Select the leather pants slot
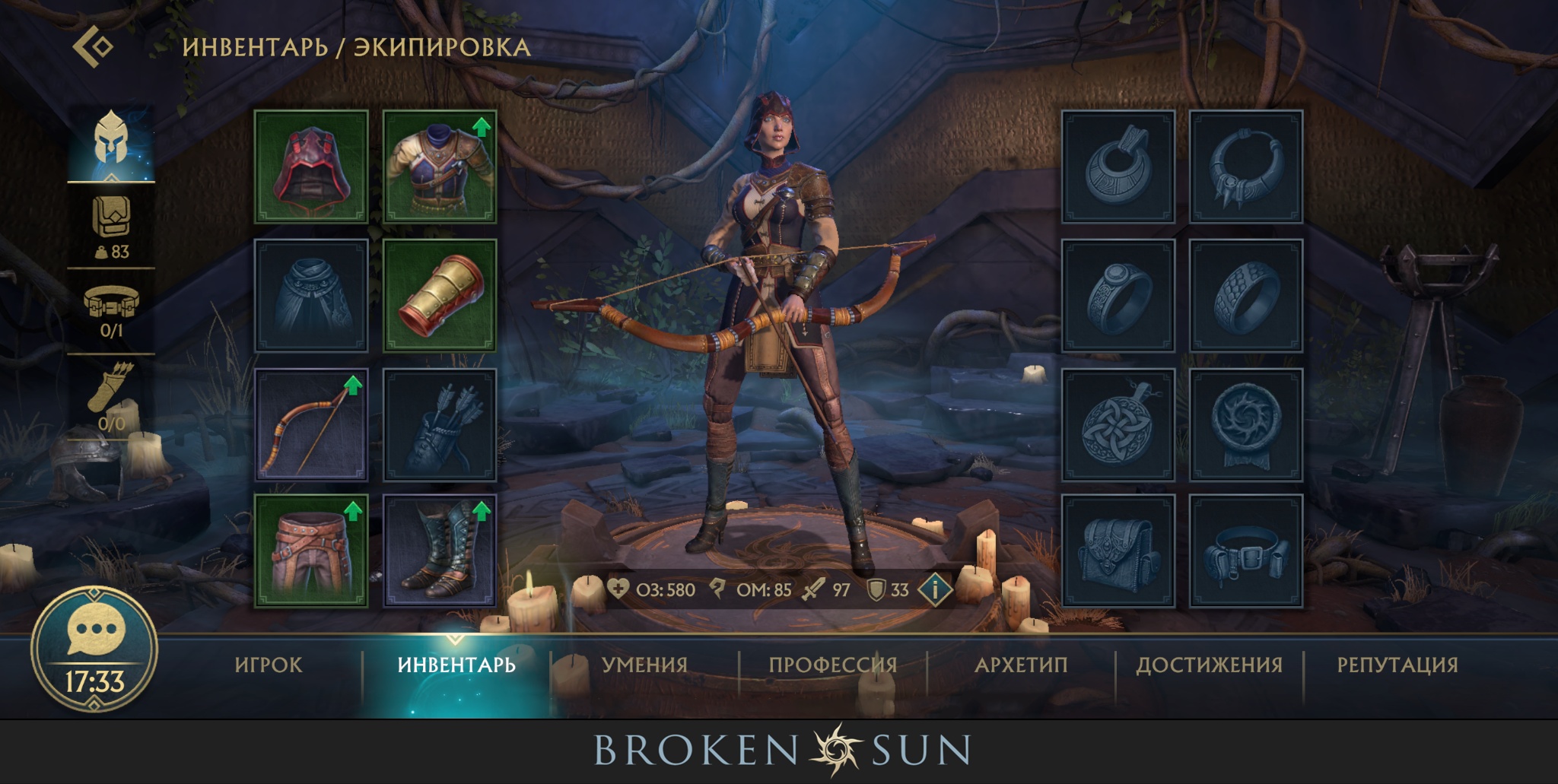Screen dimensions: 1558x784 pos(311,551)
